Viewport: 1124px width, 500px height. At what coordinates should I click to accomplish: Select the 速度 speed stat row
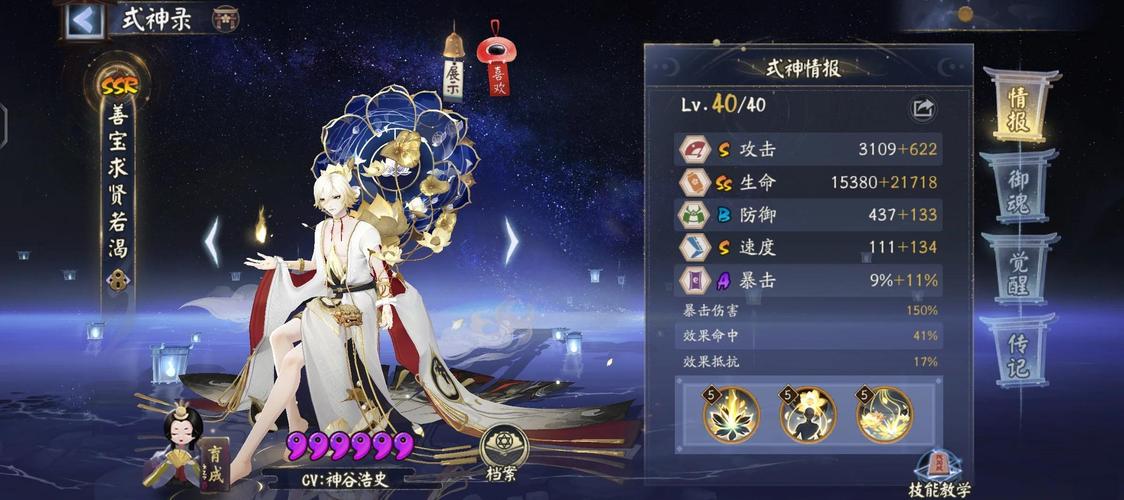[x=808, y=248]
